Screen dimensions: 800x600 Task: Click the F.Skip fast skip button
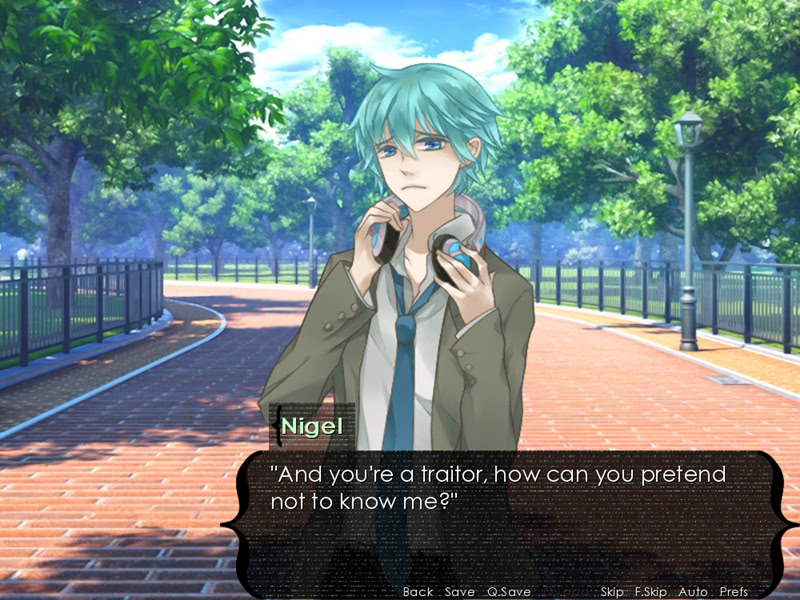[651, 592]
